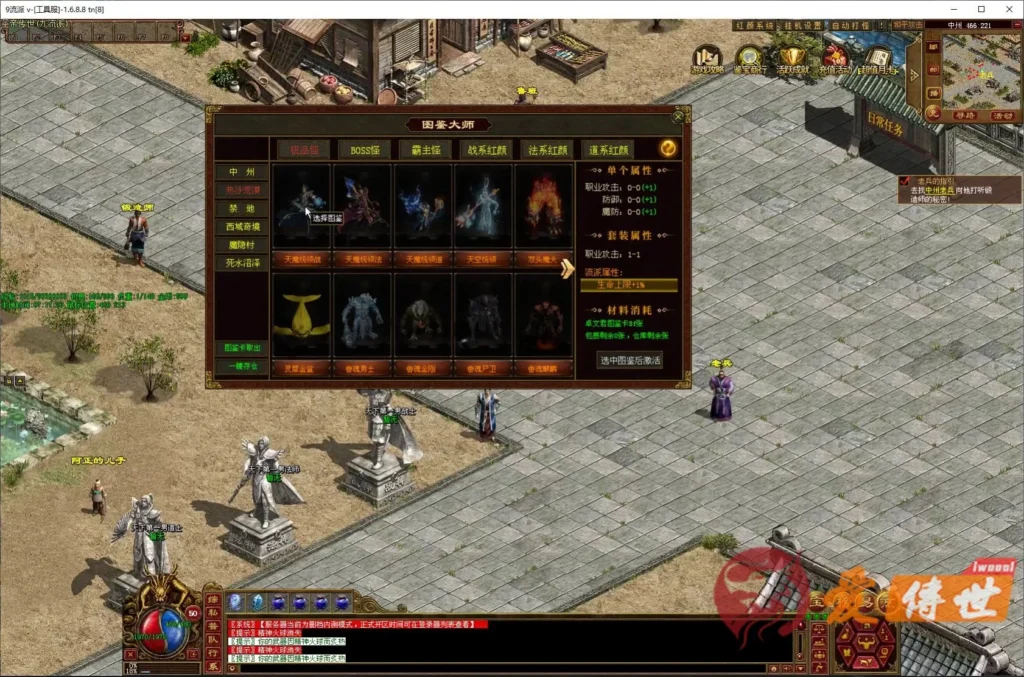Image resolution: width=1024 pixels, height=677 pixels.
Task: Pick the yellow whale 灵鲸 card
Action: click(x=301, y=316)
